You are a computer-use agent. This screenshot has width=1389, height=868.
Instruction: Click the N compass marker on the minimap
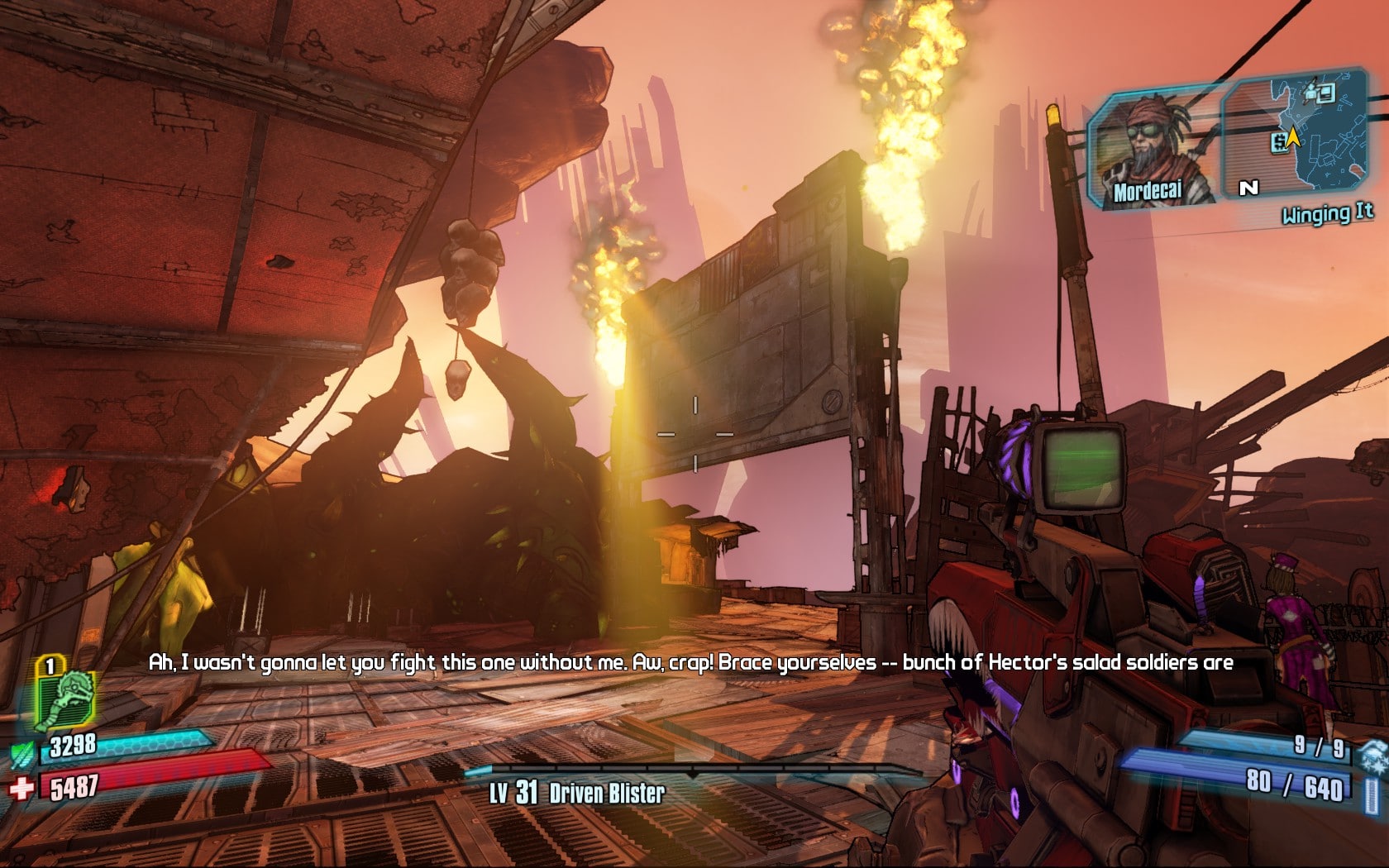(1248, 187)
